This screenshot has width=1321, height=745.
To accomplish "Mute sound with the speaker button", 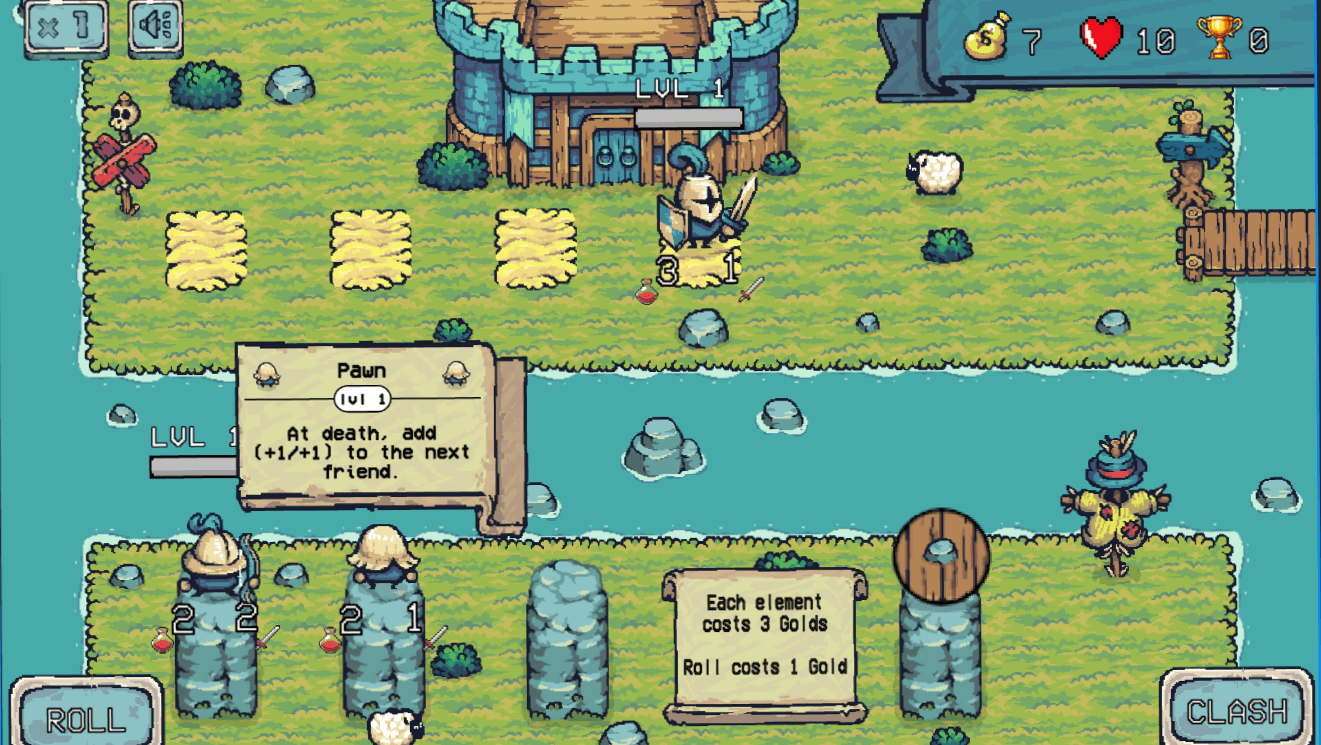I will click(156, 26).
